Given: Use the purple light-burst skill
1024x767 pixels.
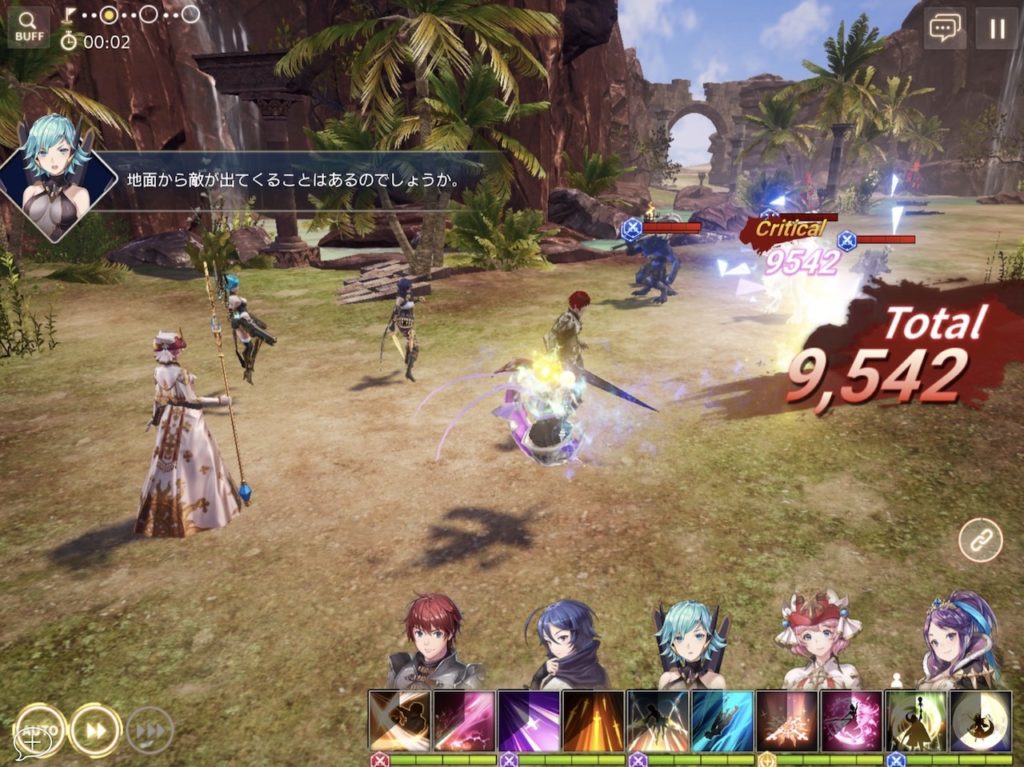Looking at the screenshot, I should [529, 721].
